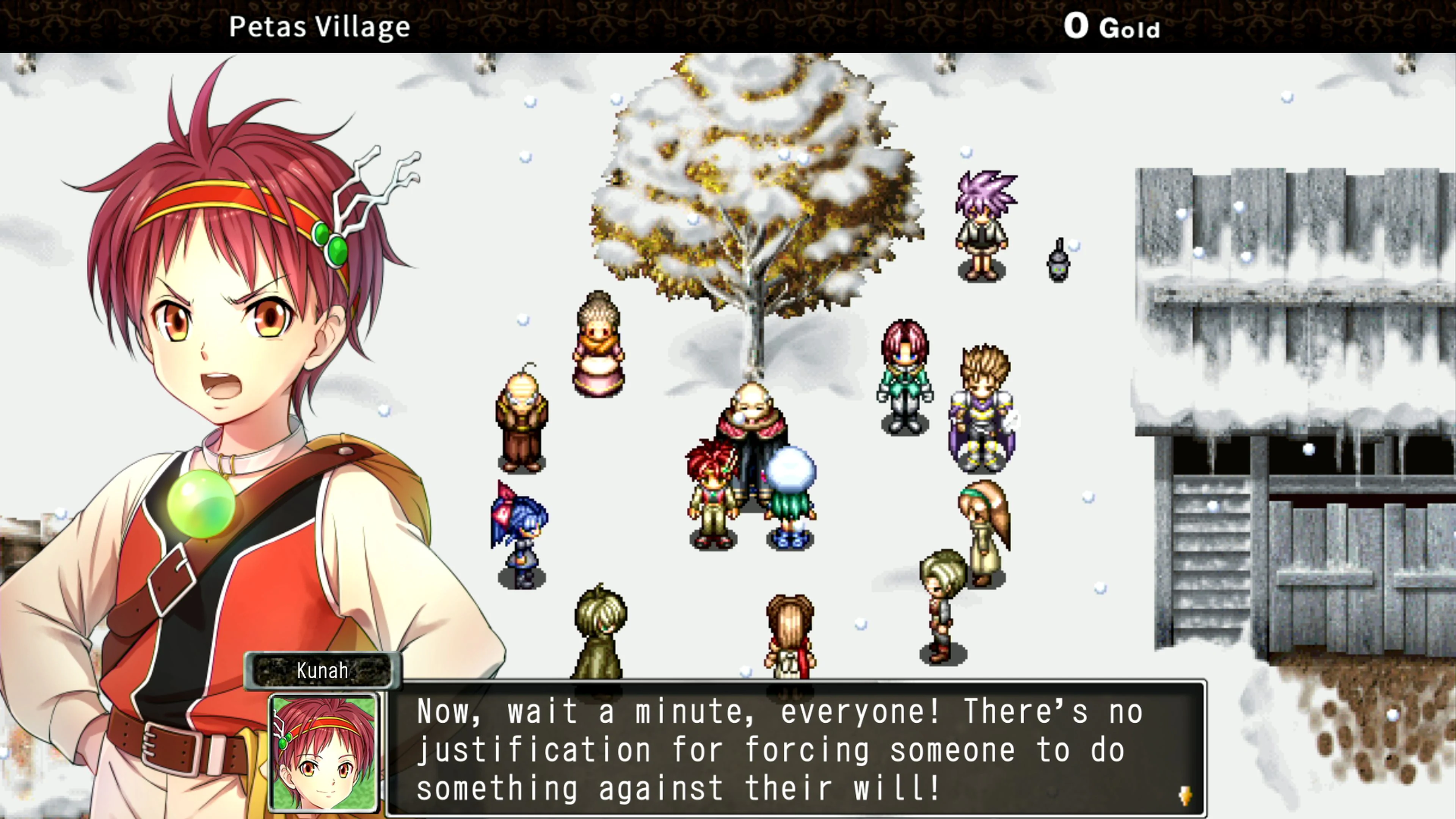
Task: Click the Kunah name plate
Action: point(322,671)
